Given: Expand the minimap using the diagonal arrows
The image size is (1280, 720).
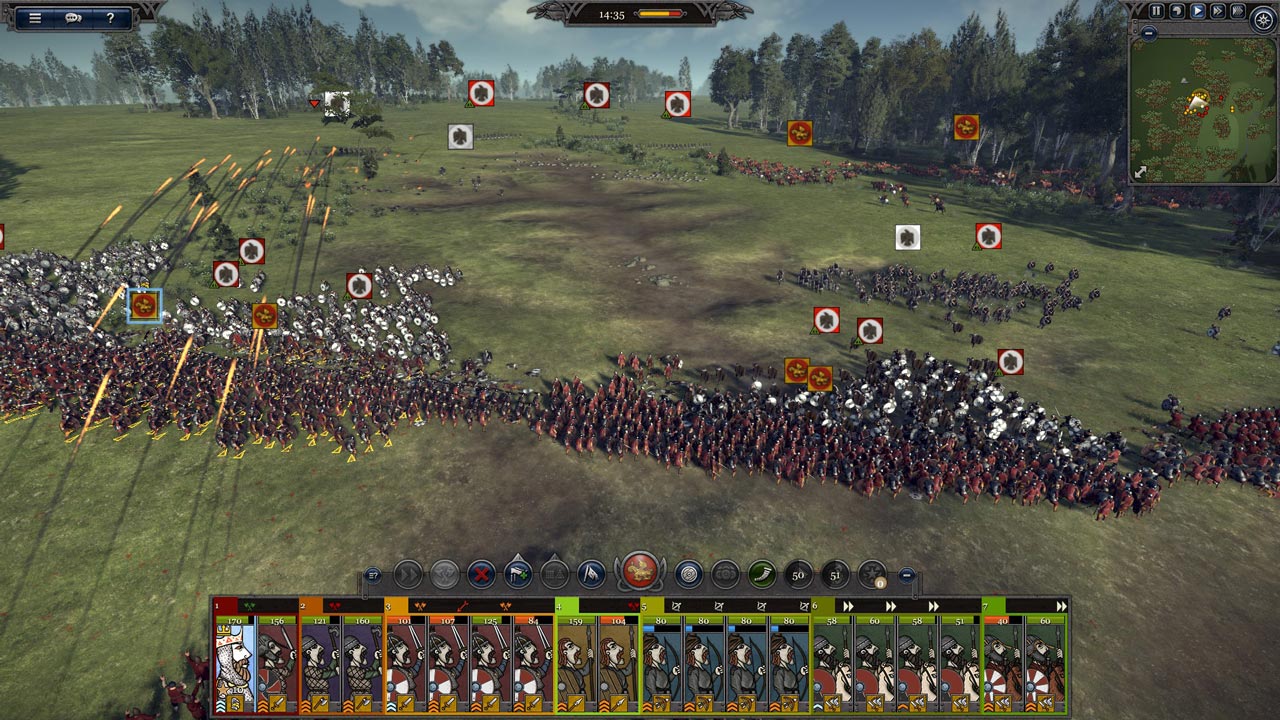Looking at the screenshot, I should point(1139,172).
